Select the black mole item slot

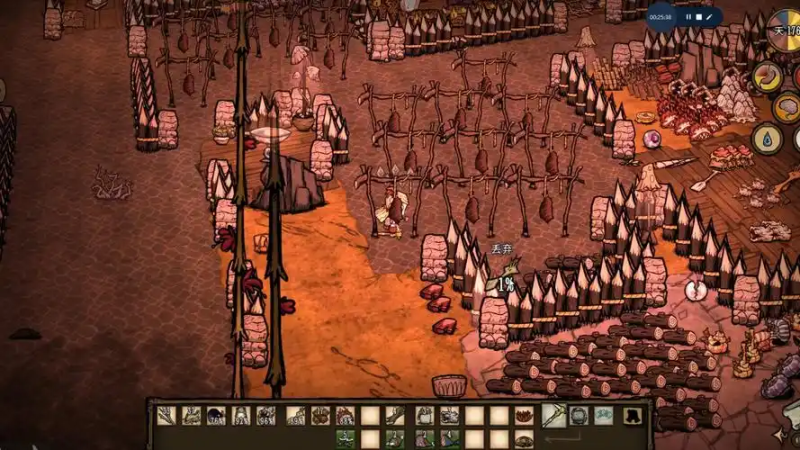(x=216, y=415)
